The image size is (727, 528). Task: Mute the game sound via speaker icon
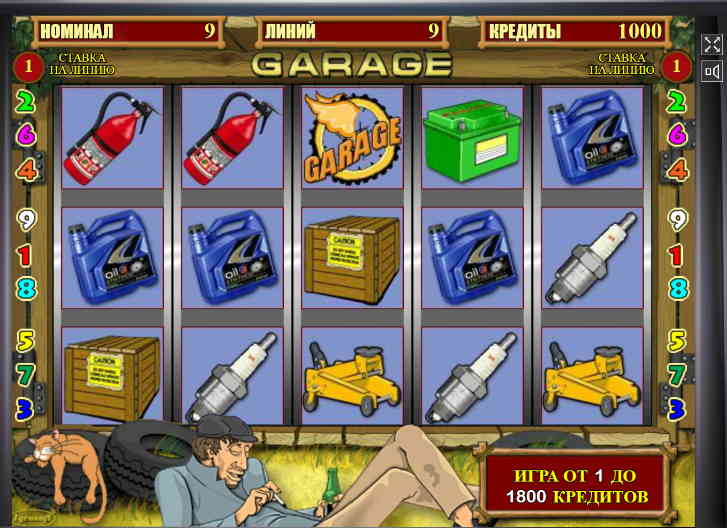(712, 71)
